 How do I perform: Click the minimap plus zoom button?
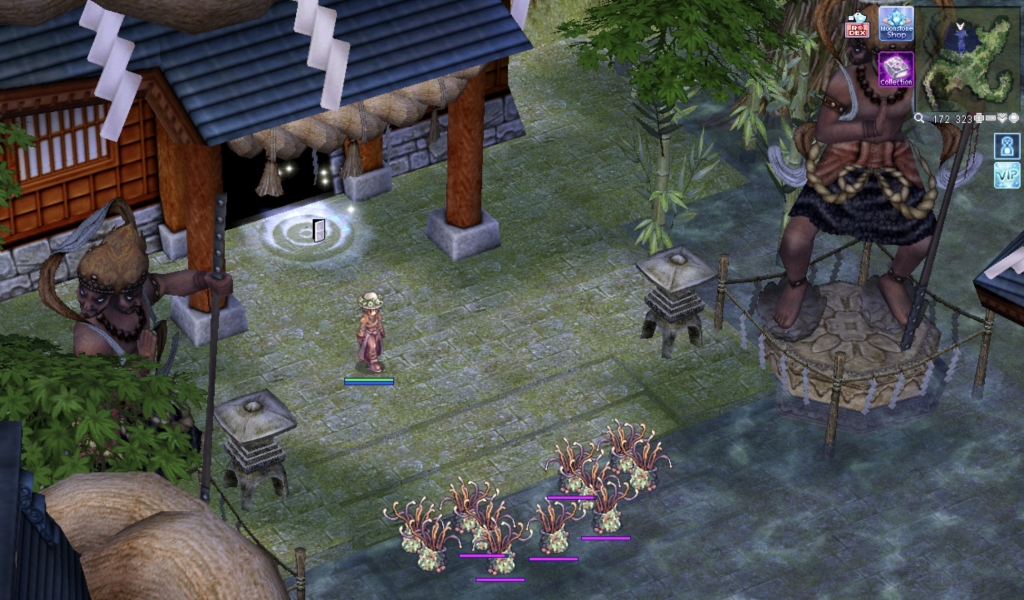(981, 118)
